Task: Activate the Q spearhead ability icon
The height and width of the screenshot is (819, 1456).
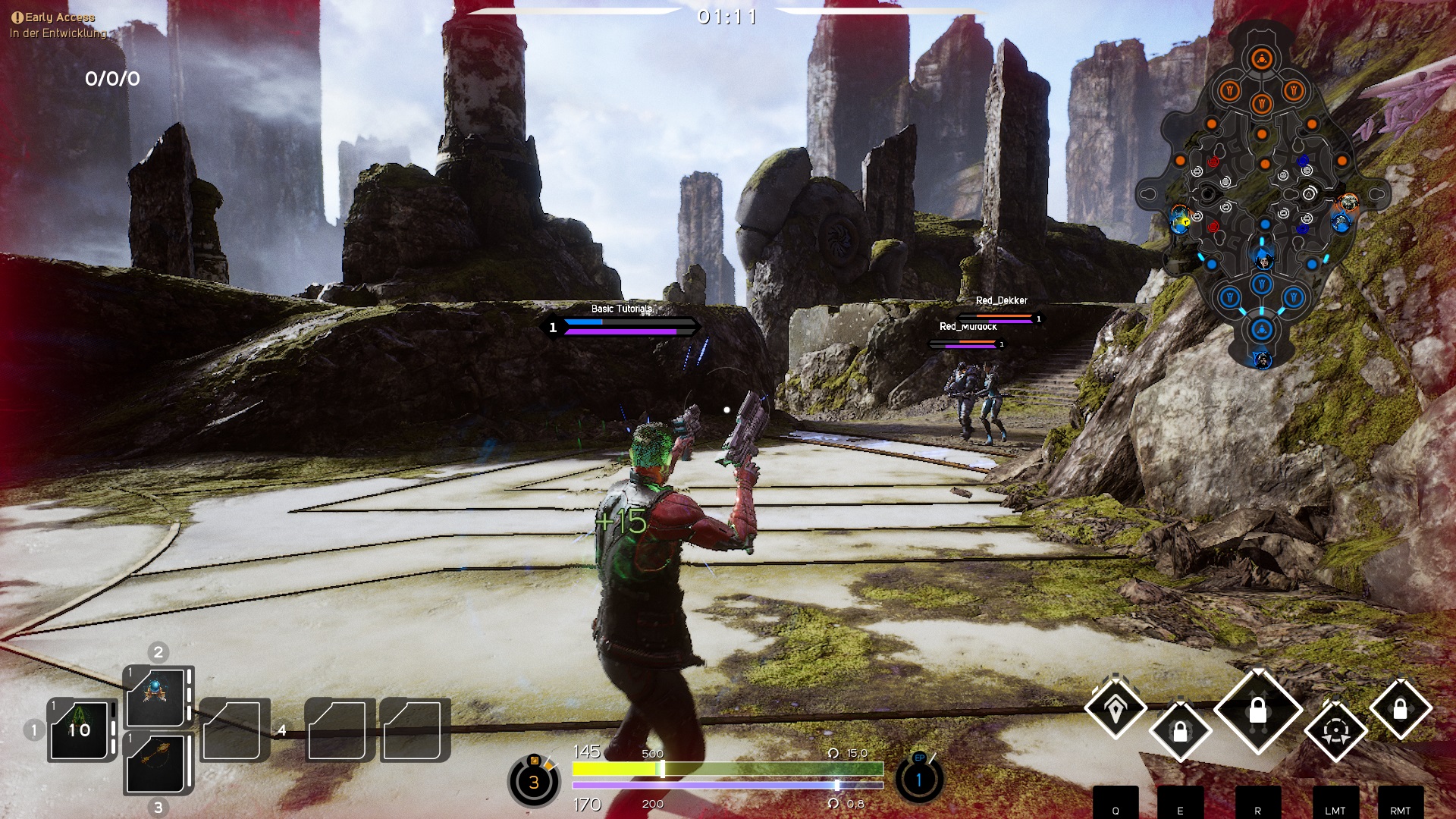Action: coord(1116,709)
